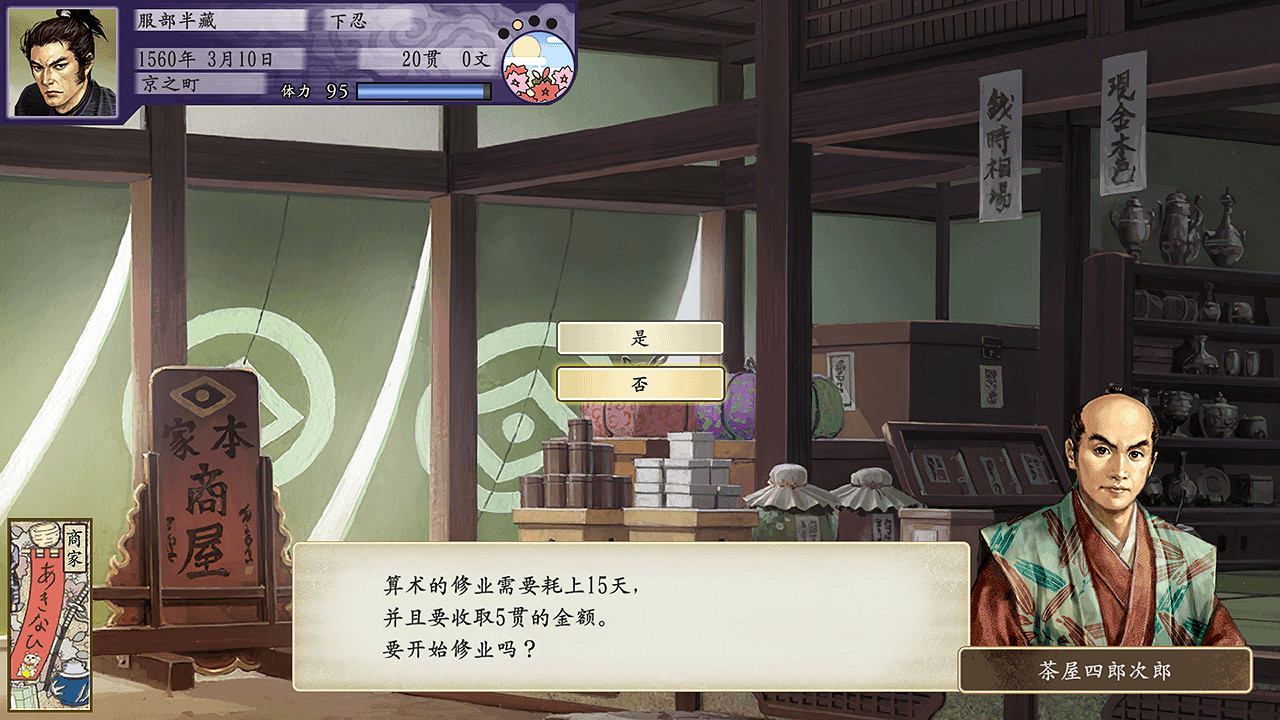Click 是 to start the arithmetic training
The height and width of the screenshot is (720, 1280).
[641, 337]
